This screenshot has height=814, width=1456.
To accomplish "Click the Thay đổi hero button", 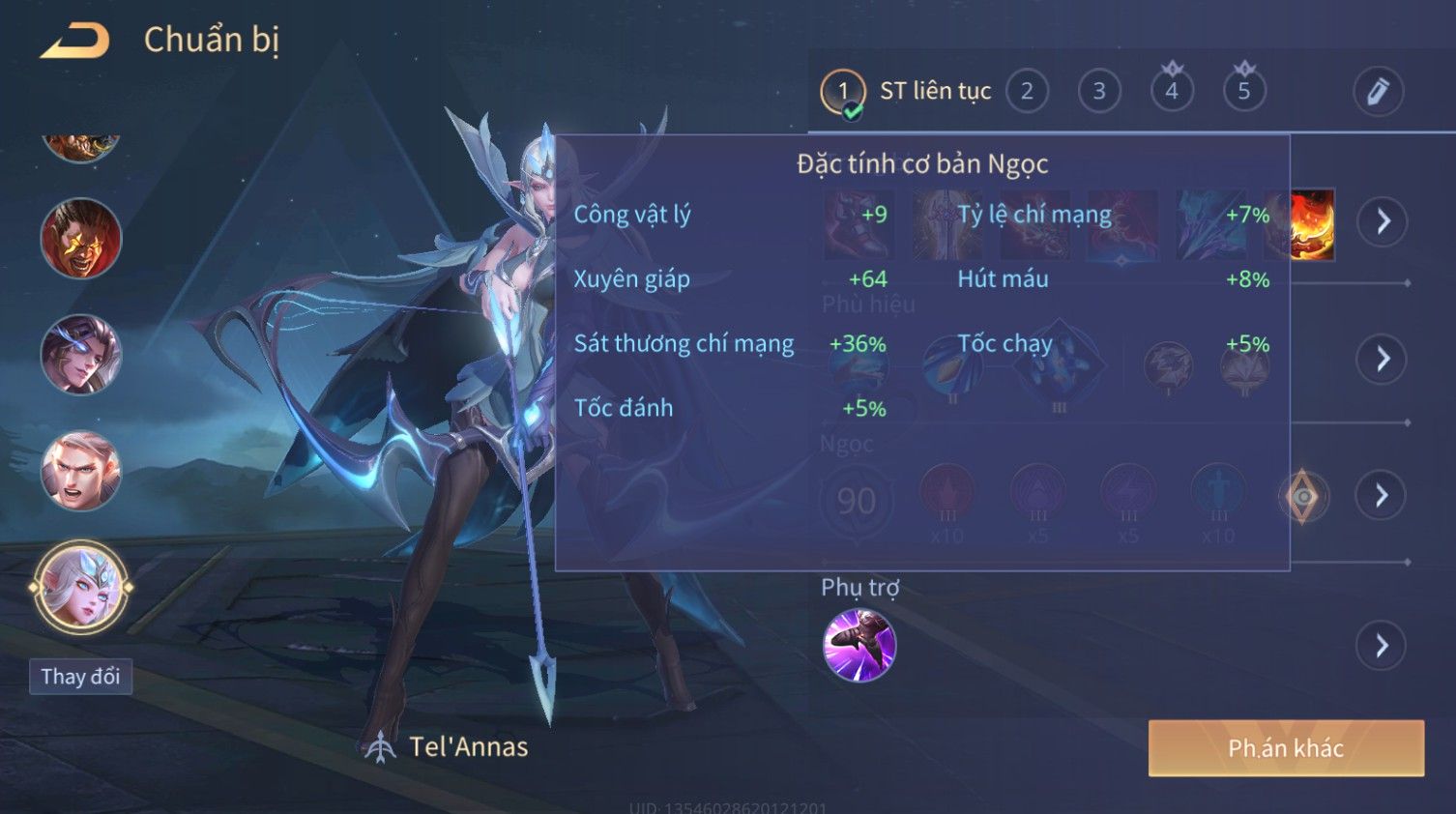I will pyautogui.click(x=80, y=677).
